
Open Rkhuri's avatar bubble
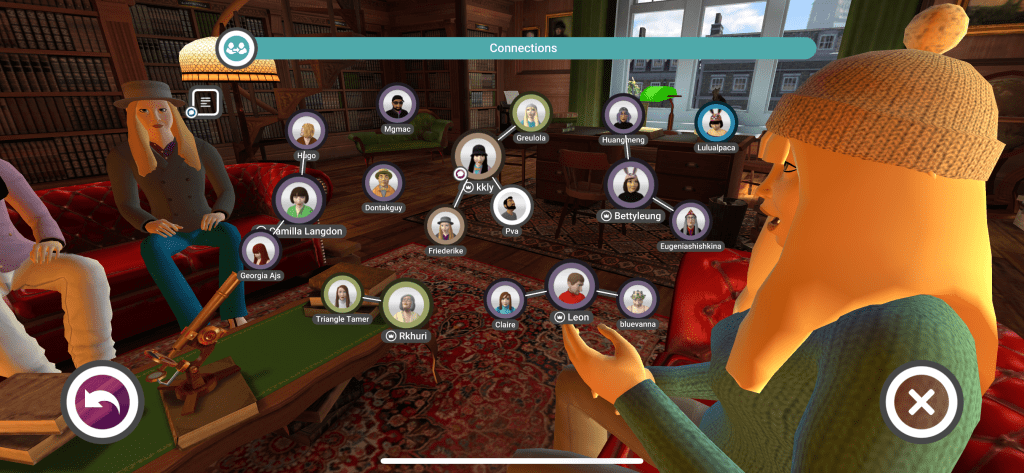(x=406, y=304)
